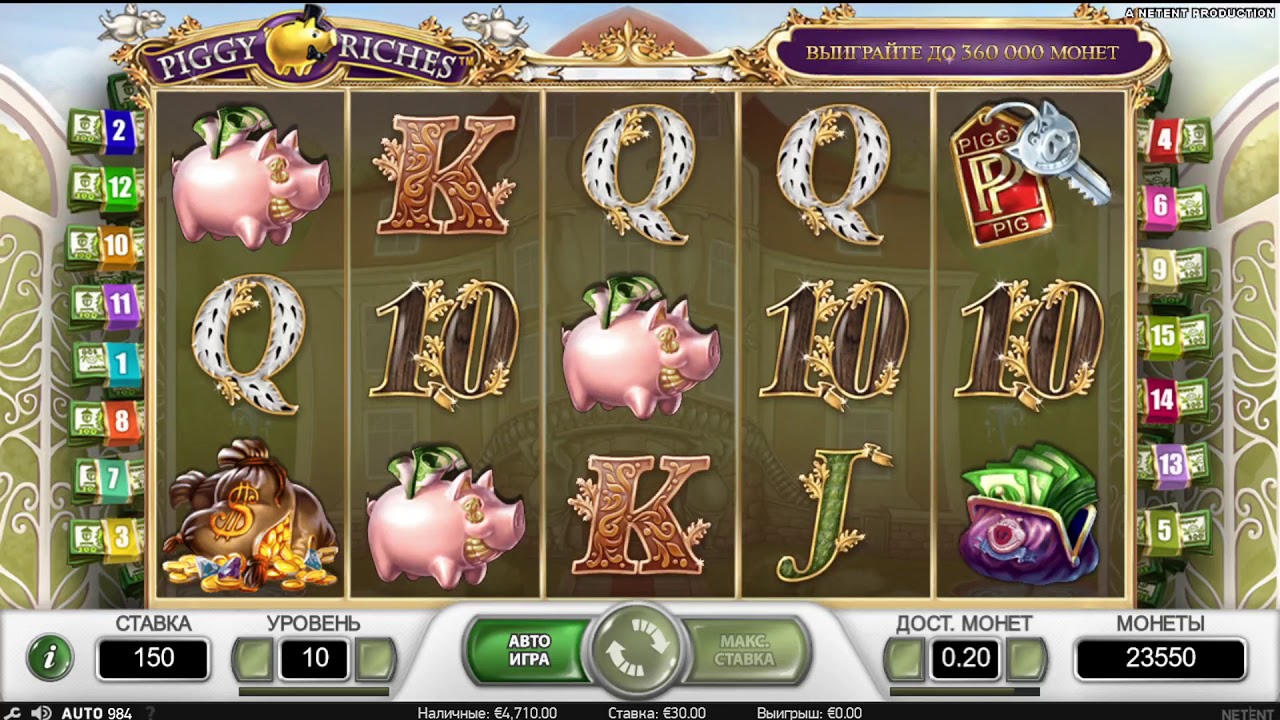Select payline 2 marker

point(119,129)
